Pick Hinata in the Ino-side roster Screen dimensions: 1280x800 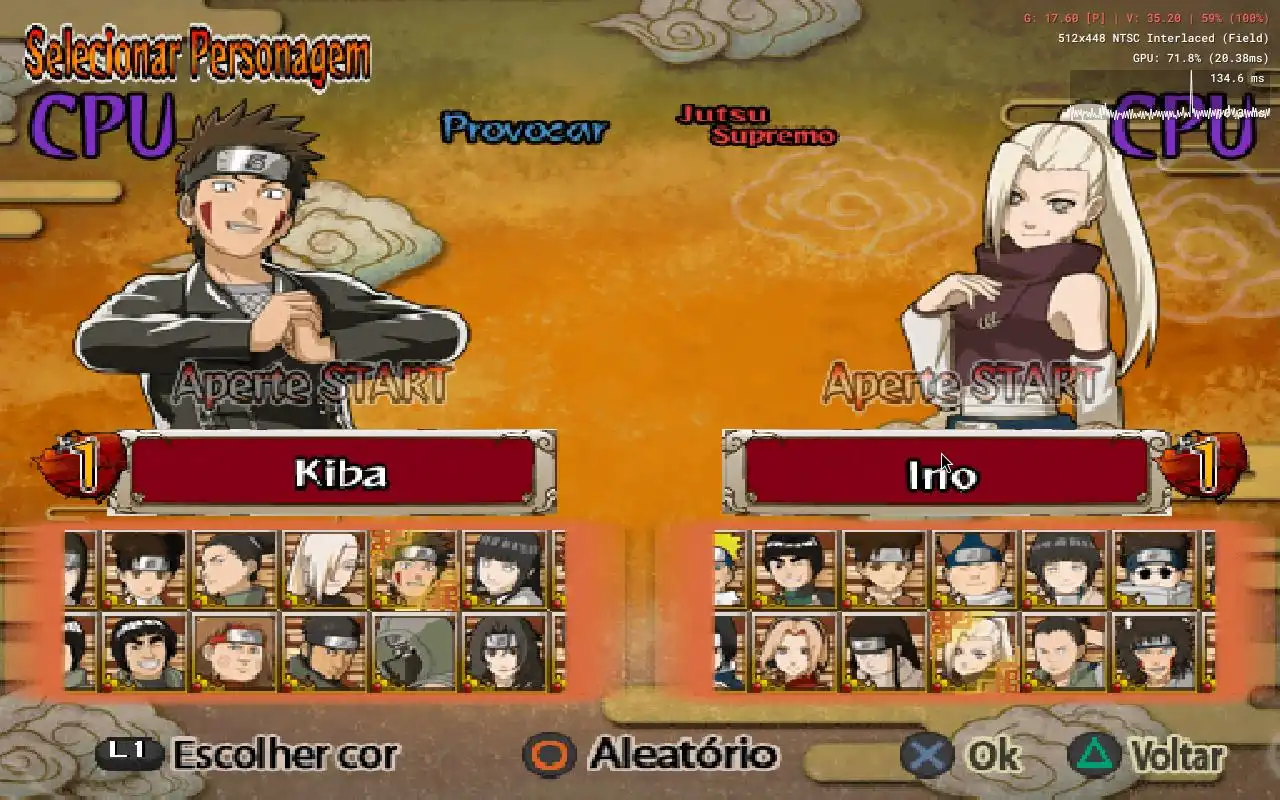[1064, 569]
